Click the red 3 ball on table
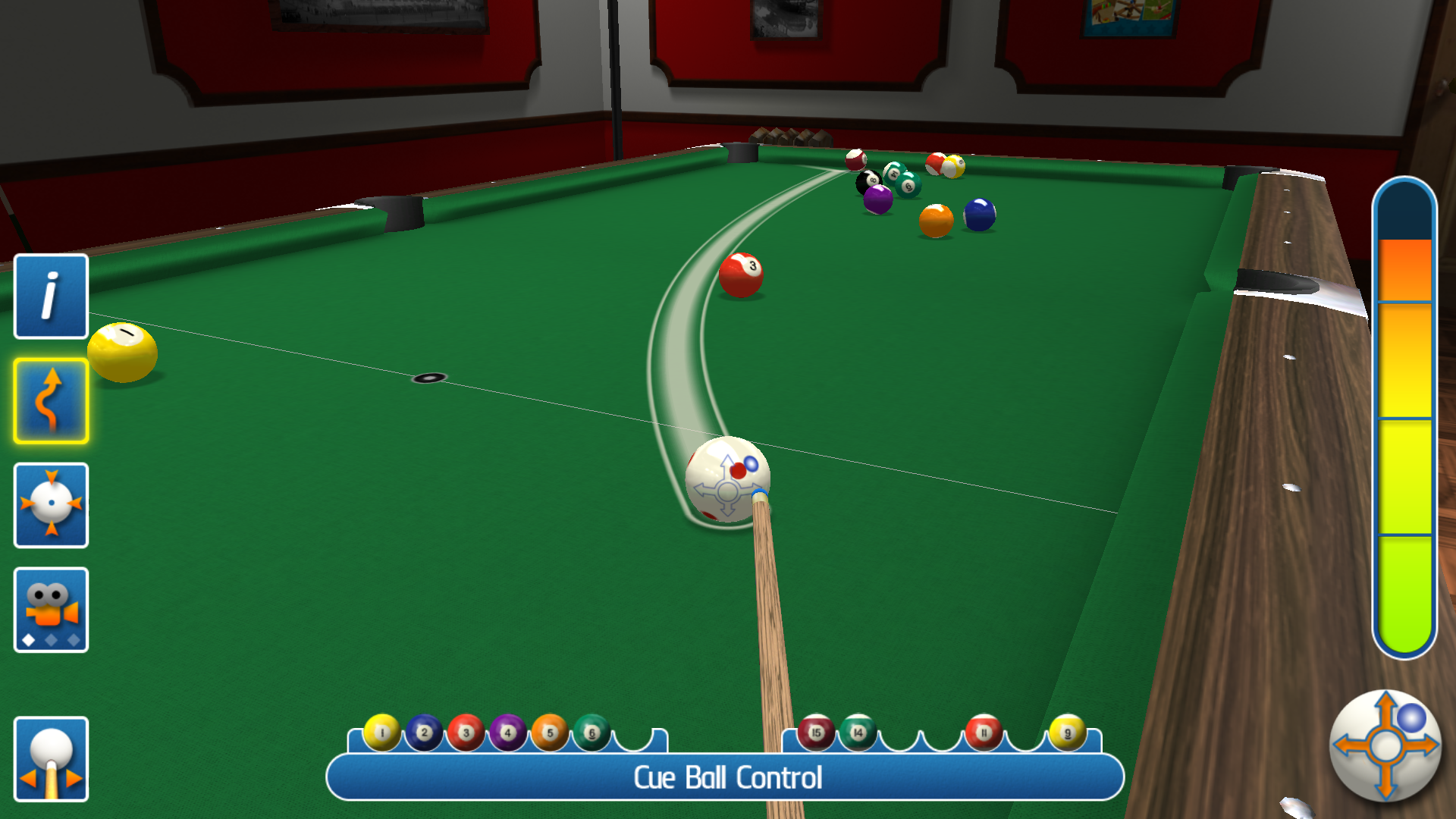Screen dimensions: 1456x819 click(740, 275)
